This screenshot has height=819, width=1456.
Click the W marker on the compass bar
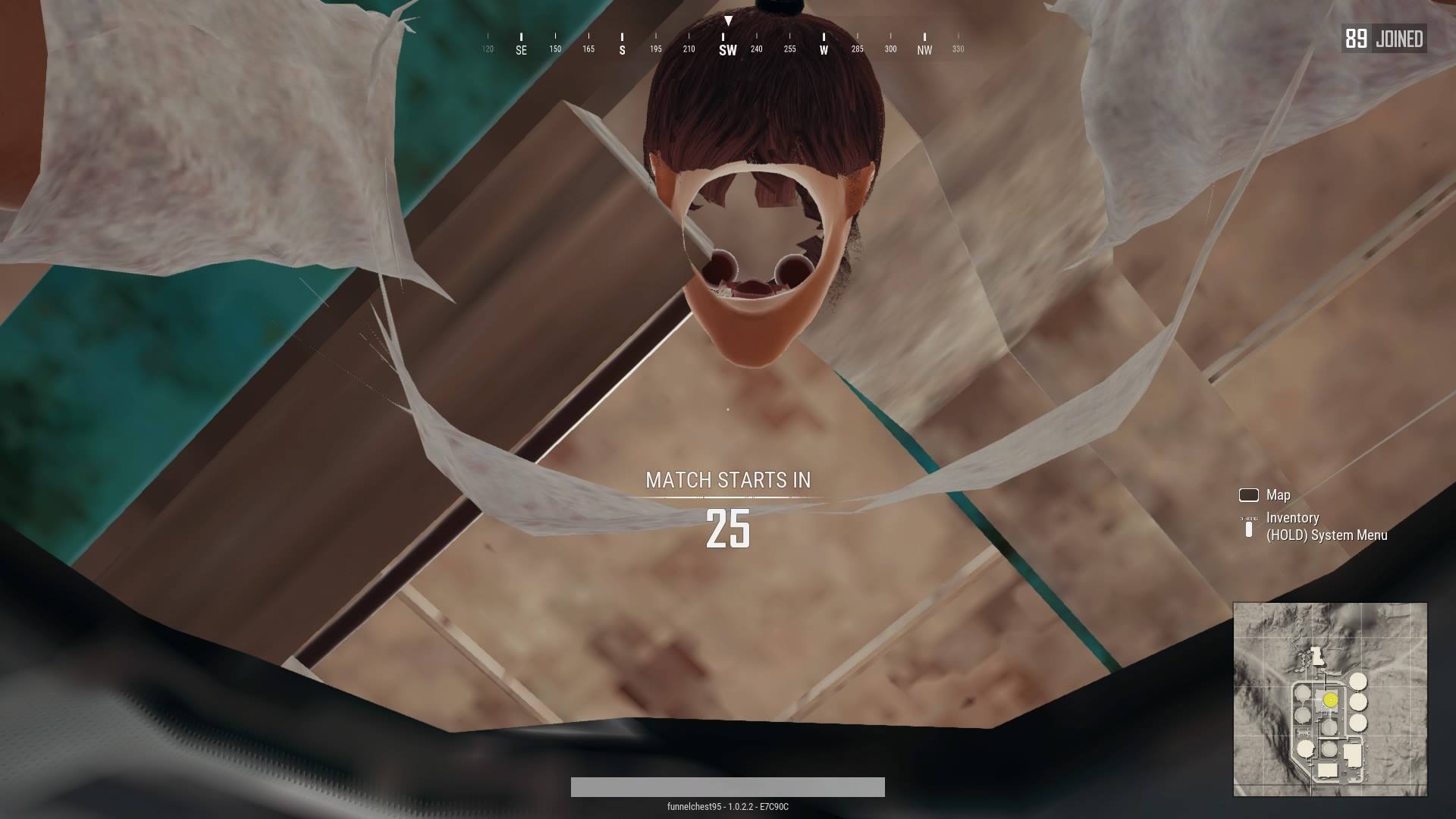(x=823, y=49)
